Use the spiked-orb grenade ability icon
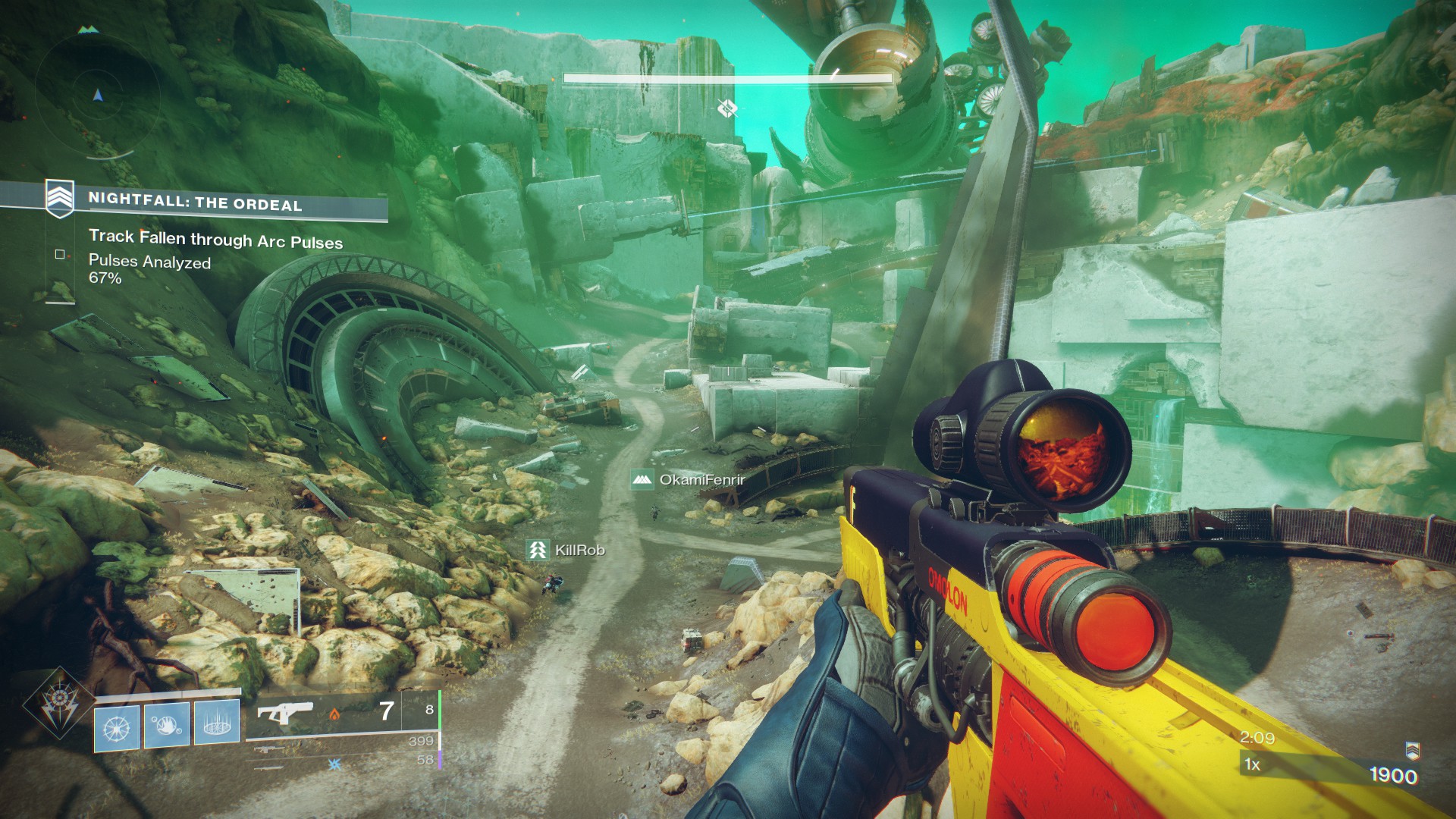1456x819 pixels. (x=117, y=726)
